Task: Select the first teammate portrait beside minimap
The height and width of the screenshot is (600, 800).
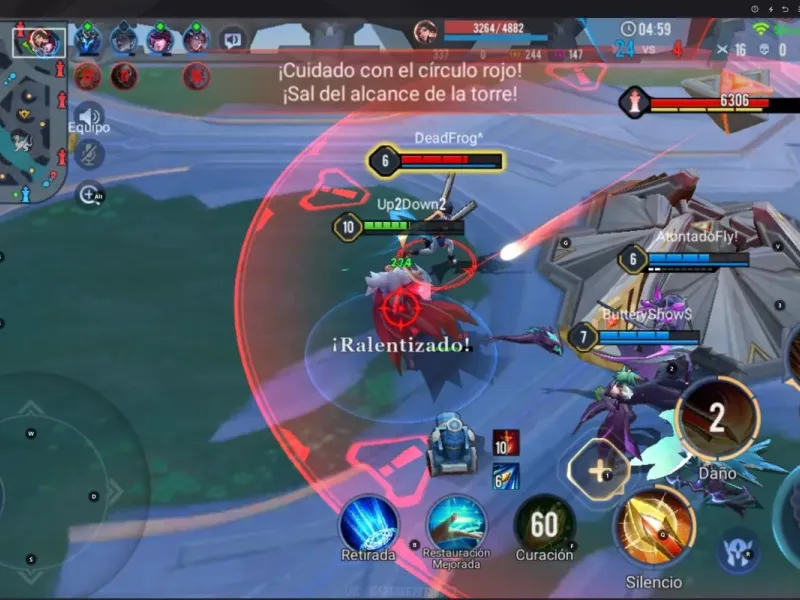Action: [88, 41]
